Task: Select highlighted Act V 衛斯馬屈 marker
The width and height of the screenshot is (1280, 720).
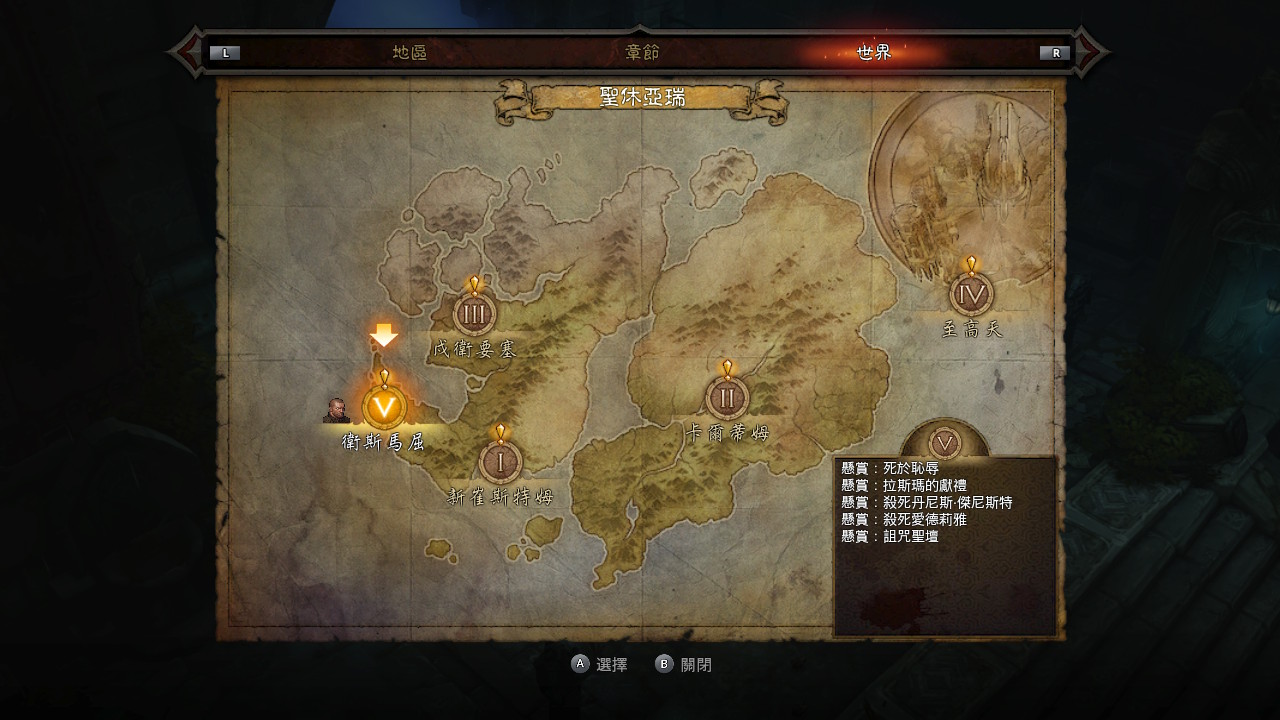Action: [x=384, y=407]
